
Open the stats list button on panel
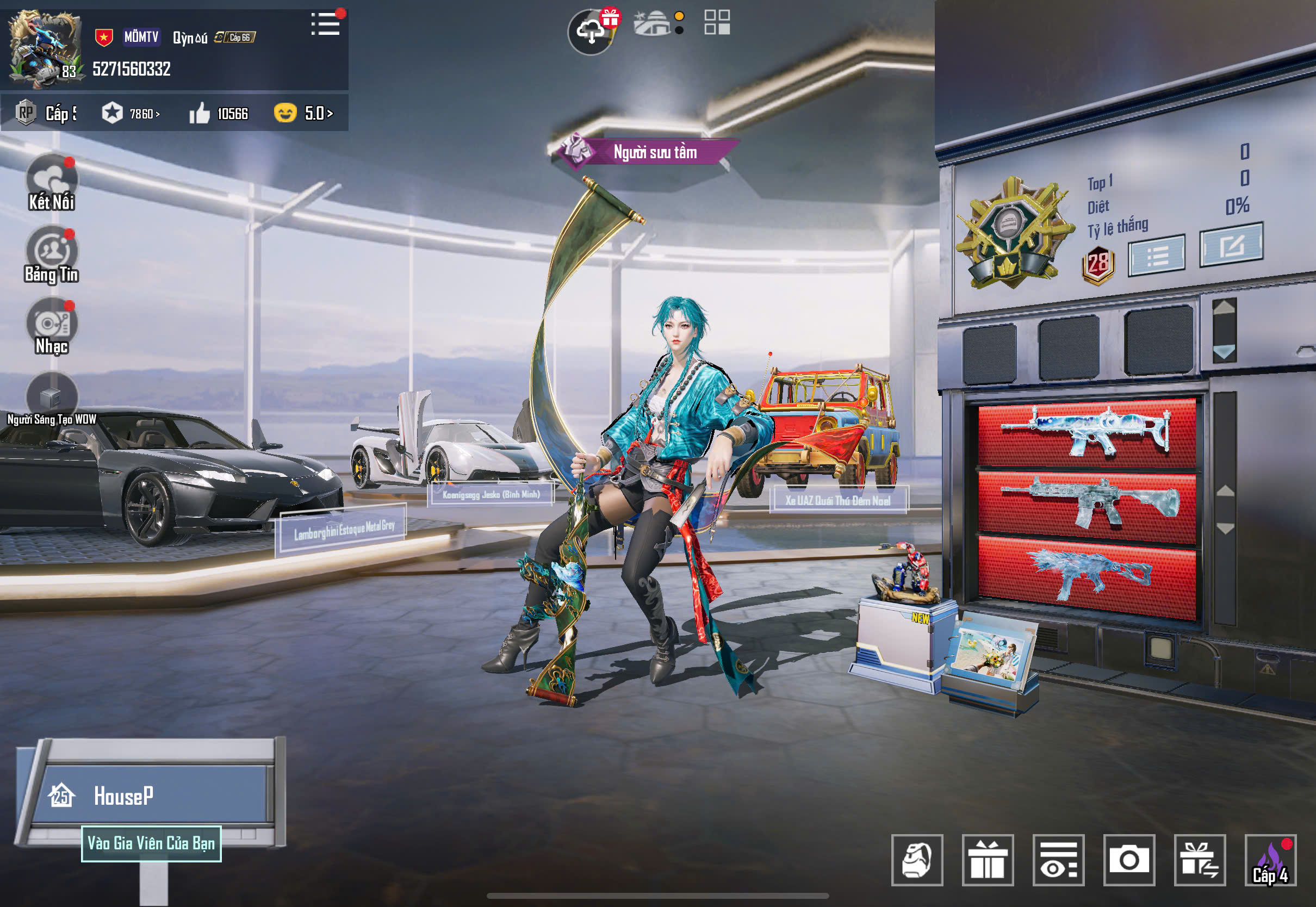pos(1156,256)
